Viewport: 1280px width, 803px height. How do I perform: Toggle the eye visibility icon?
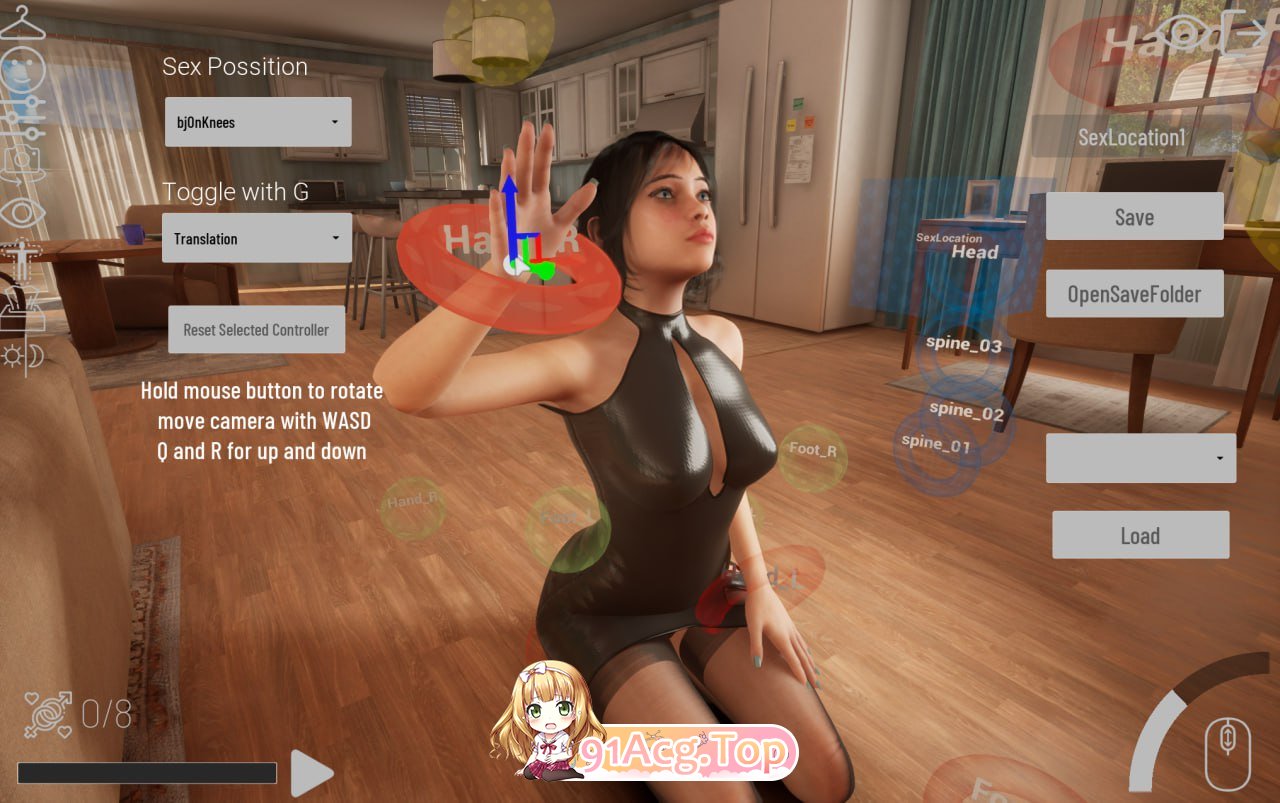(x=22, y=212)
